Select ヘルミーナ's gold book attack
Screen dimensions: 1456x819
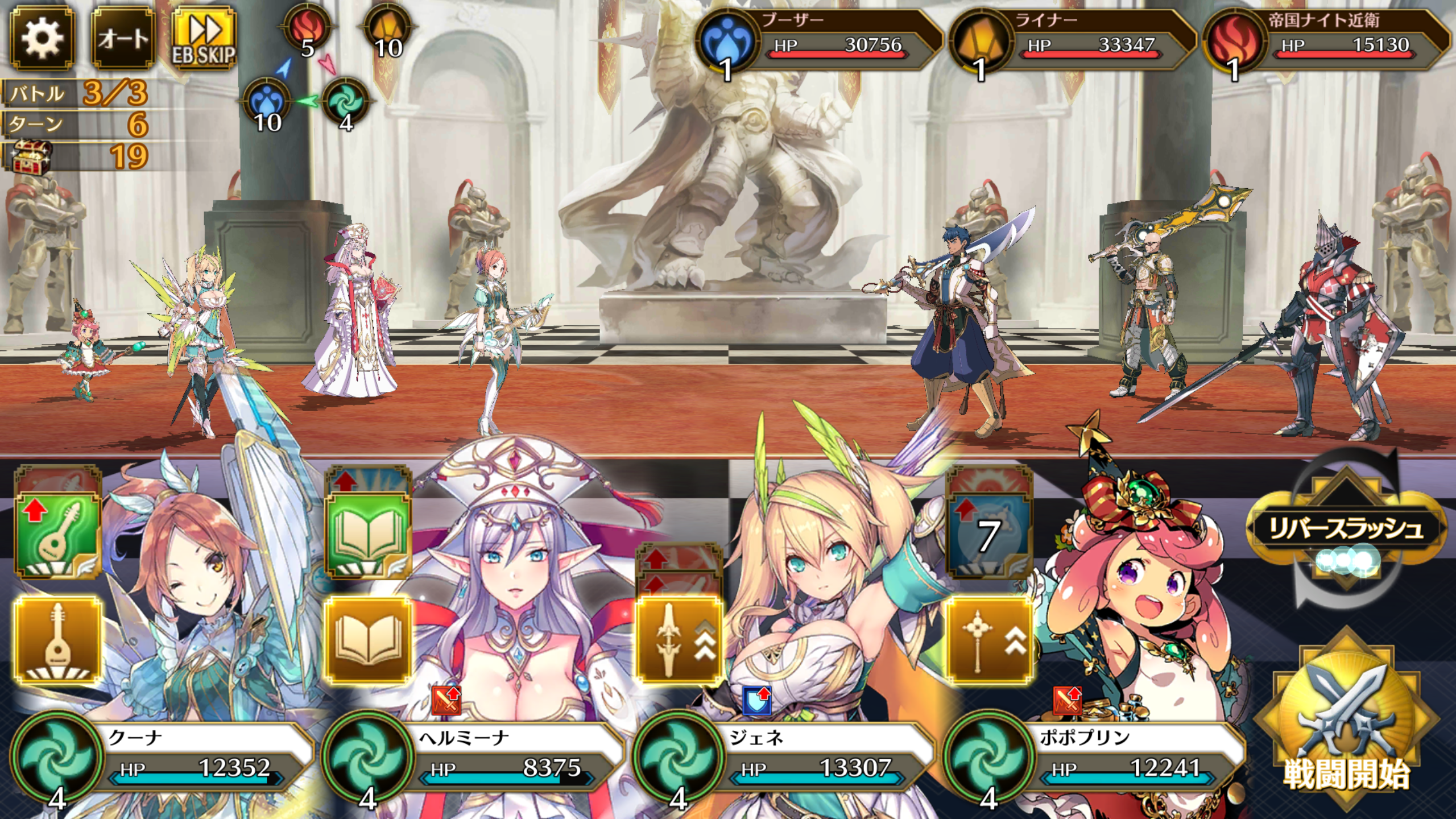click(x=368, y=640)
